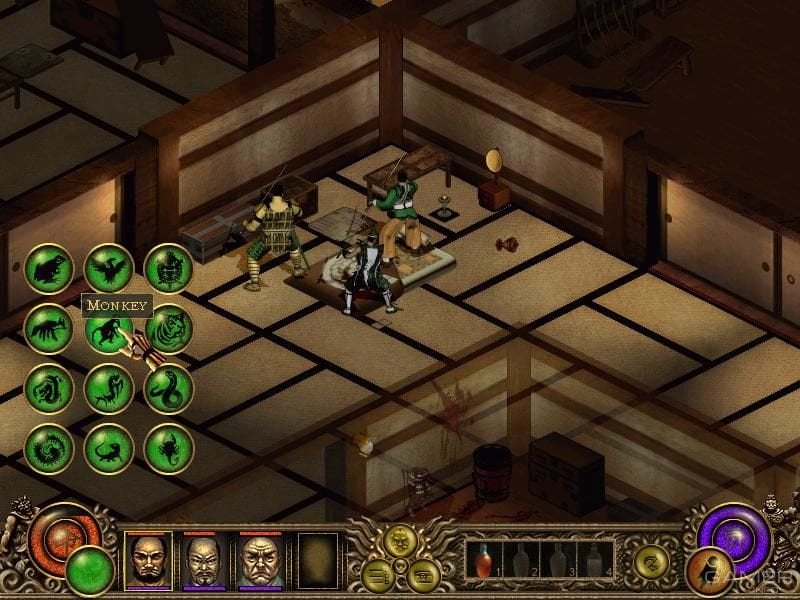Choose the wolf animal icon
Image resolution: width=800 pixels, height=600 pixels.
(48, 329)
